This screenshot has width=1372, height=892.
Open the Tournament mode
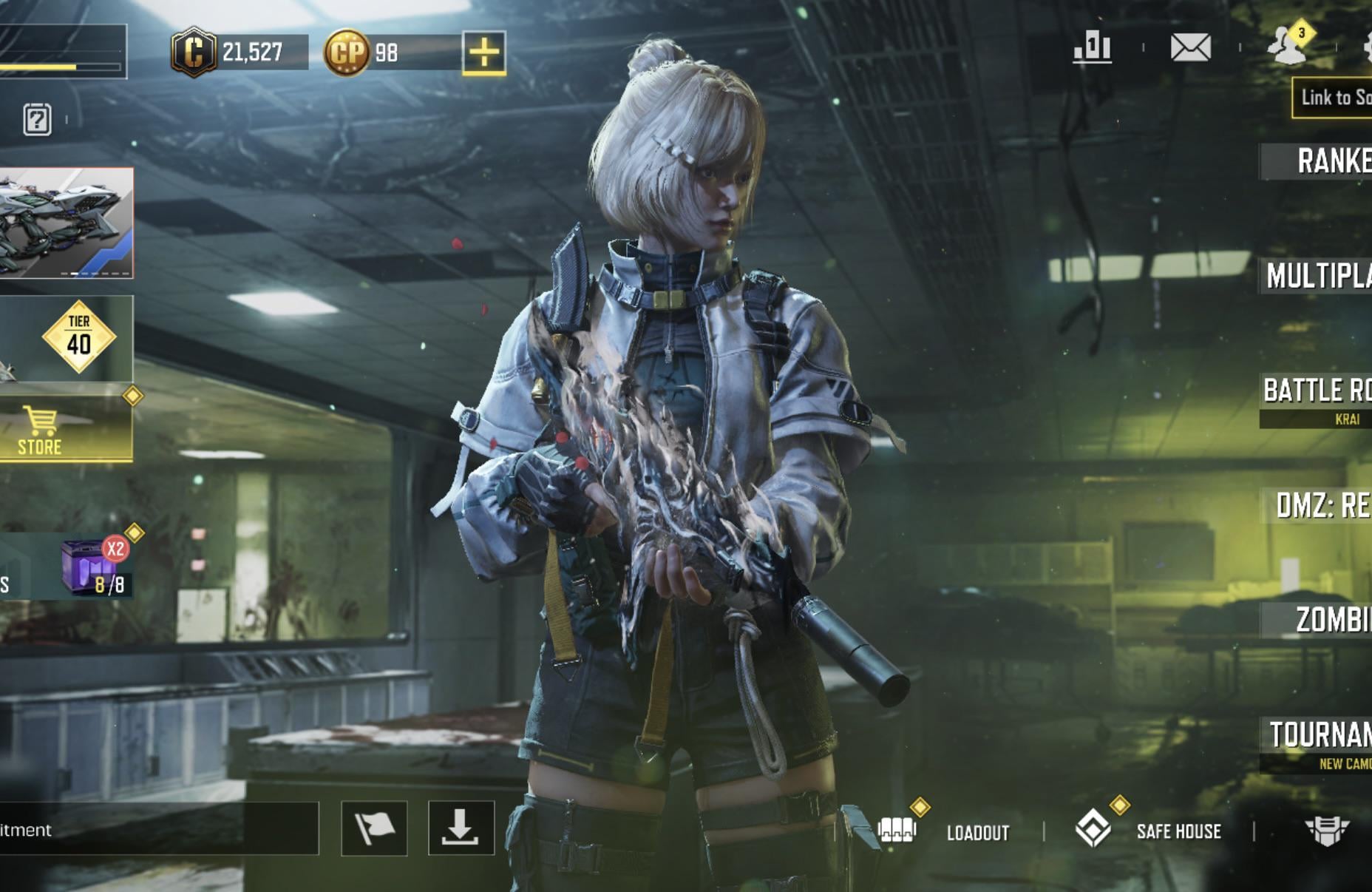click(x=1320, y=735)
